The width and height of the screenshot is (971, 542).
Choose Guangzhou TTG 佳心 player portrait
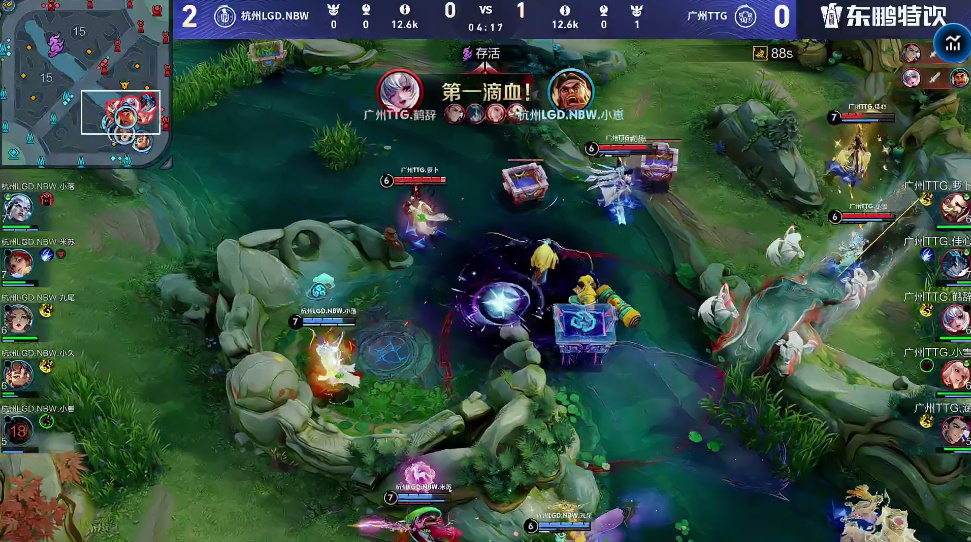click(954, 263)
